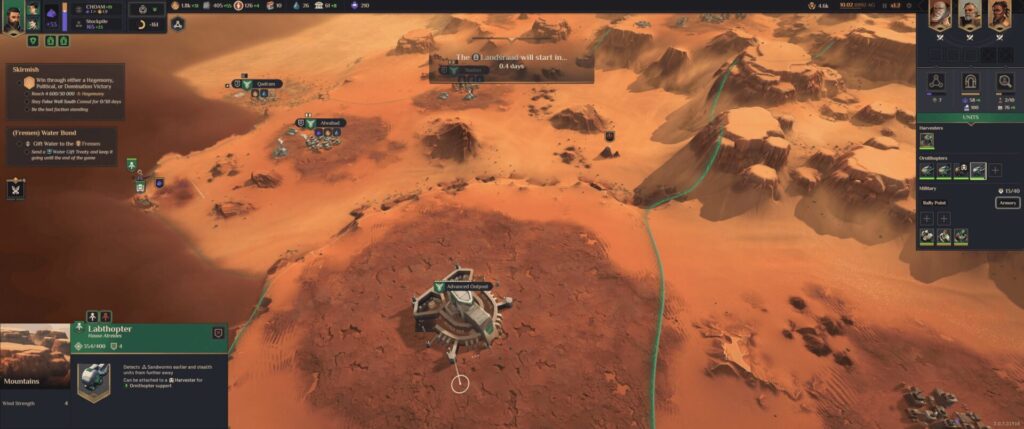
Task: Open the arch building panel icon
Action: coord(969,82)
